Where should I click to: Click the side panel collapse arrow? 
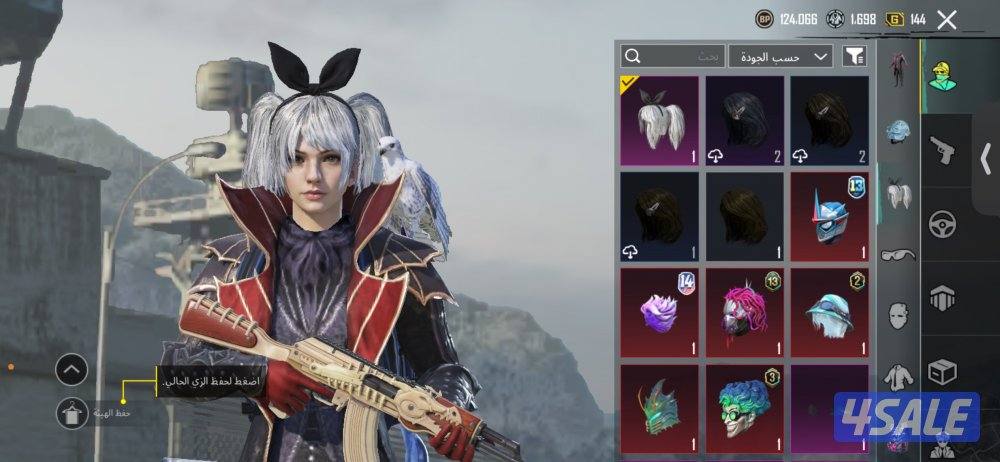point(986,157)
